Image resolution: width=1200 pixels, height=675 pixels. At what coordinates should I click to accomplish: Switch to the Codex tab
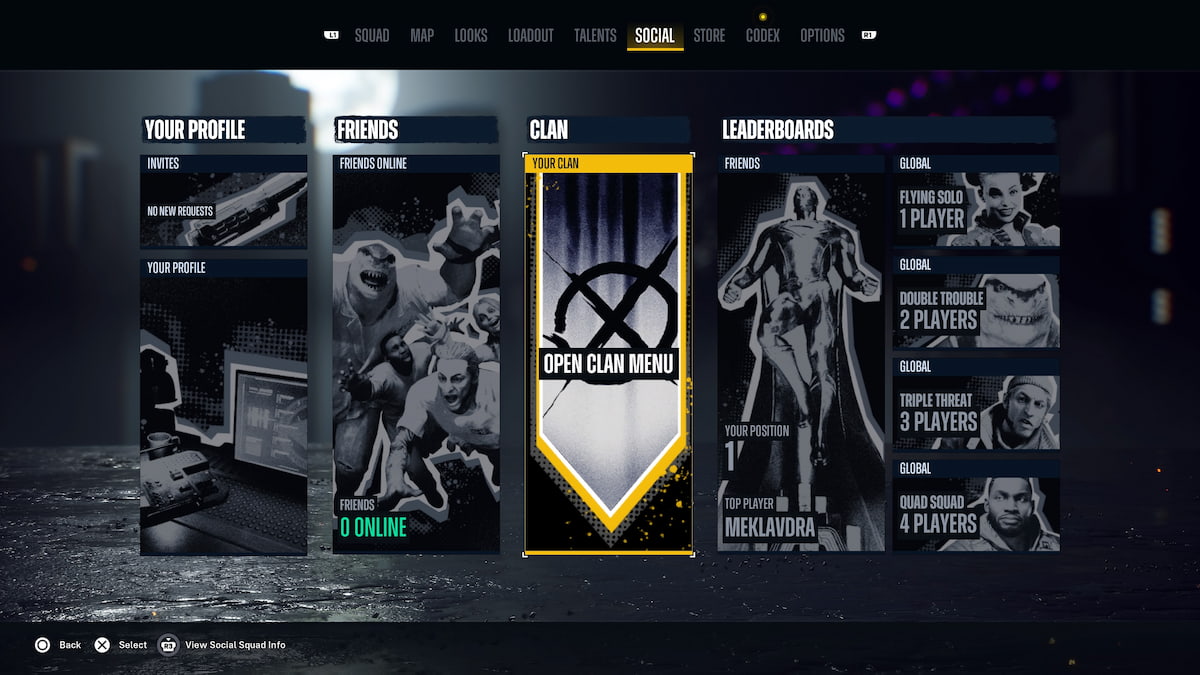click(x=763, y=36)
